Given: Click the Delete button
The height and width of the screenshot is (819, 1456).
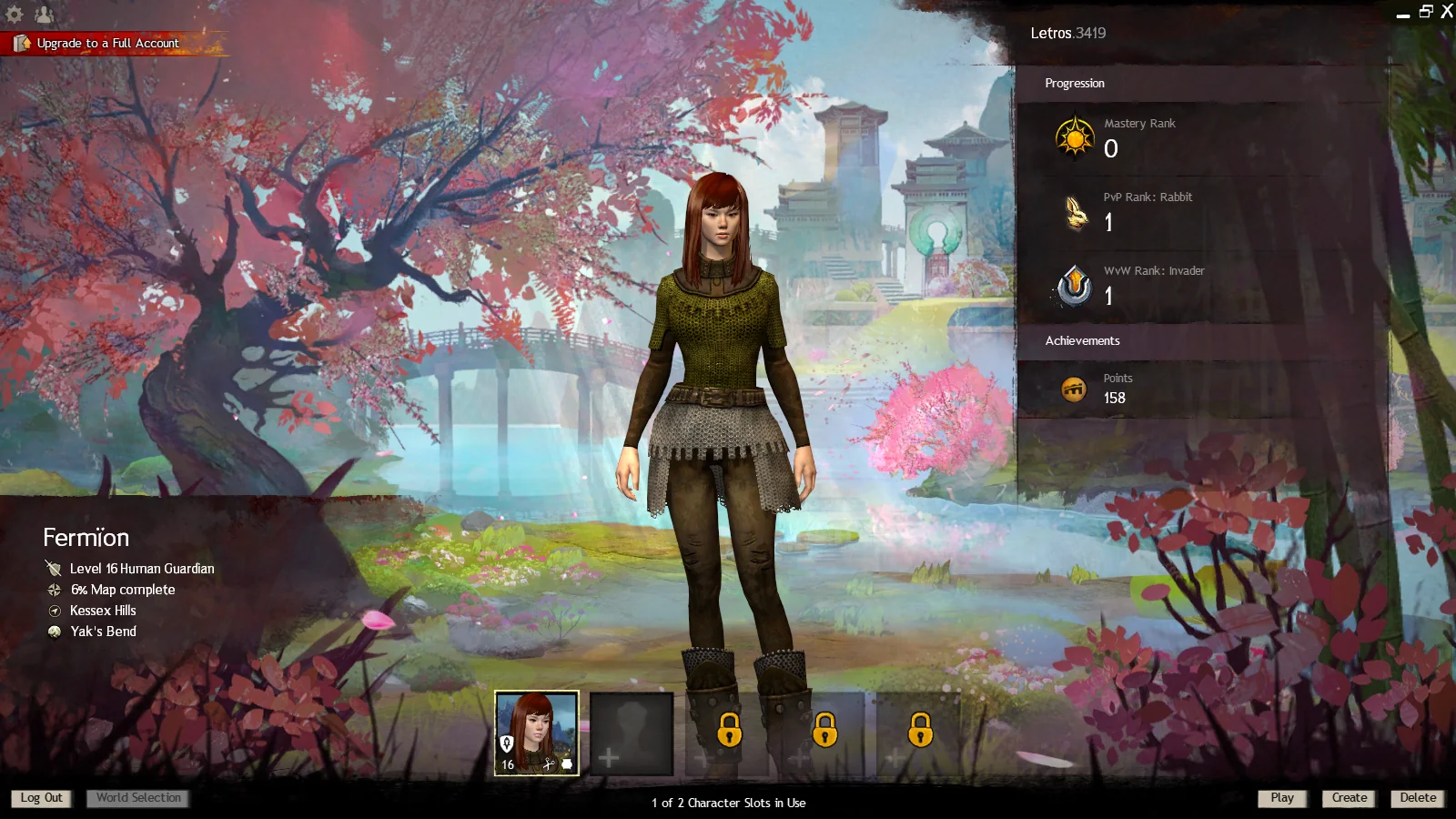Looking at the screenshot, I should click(1418, 798).
